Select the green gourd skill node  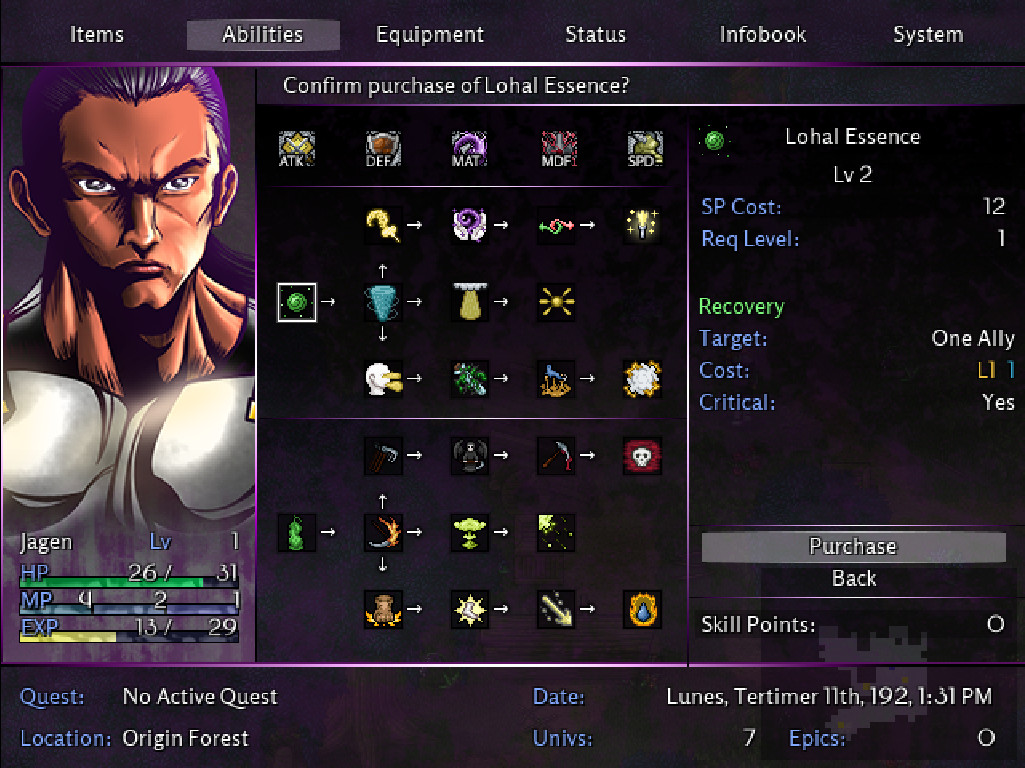(297, 532)
